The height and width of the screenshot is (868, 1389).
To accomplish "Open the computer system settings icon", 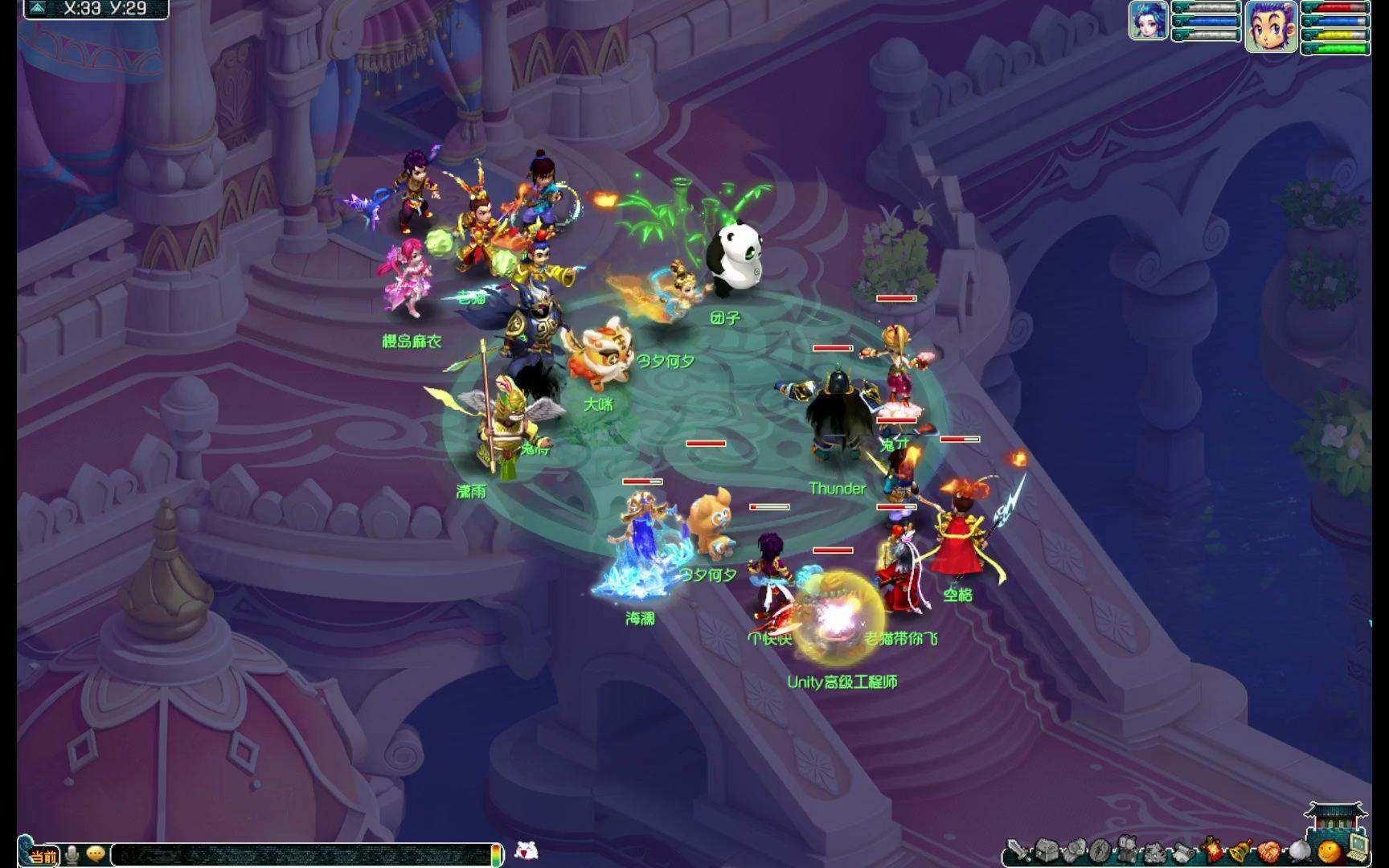I will click(x=1357, y=845).
